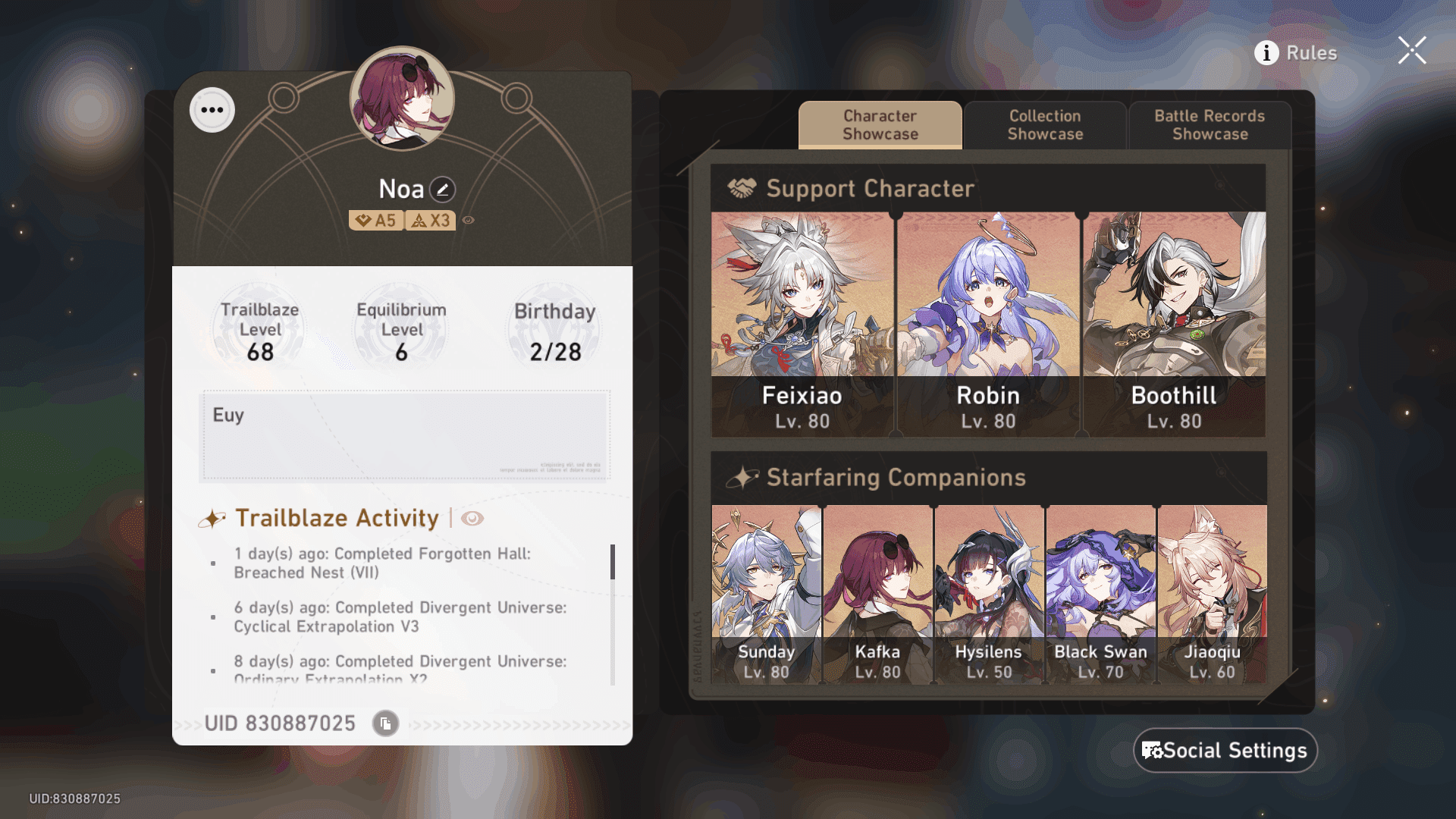Open the ellipsis options on the profile card
Screen dimensions: 1456x819
coord(212,110)
